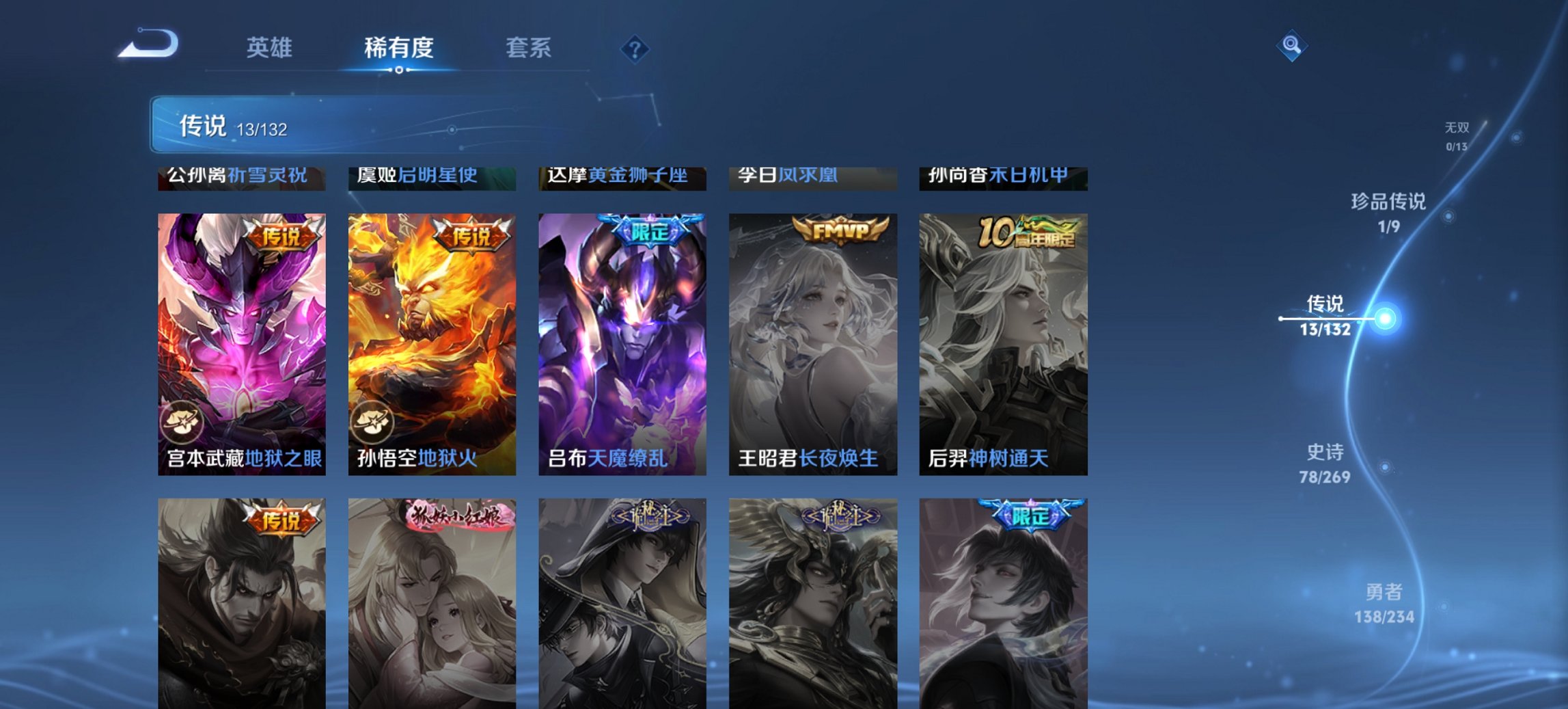
Task: Click the star element icon on 宫本武藏 skin
Action: [x=184, y=423]
